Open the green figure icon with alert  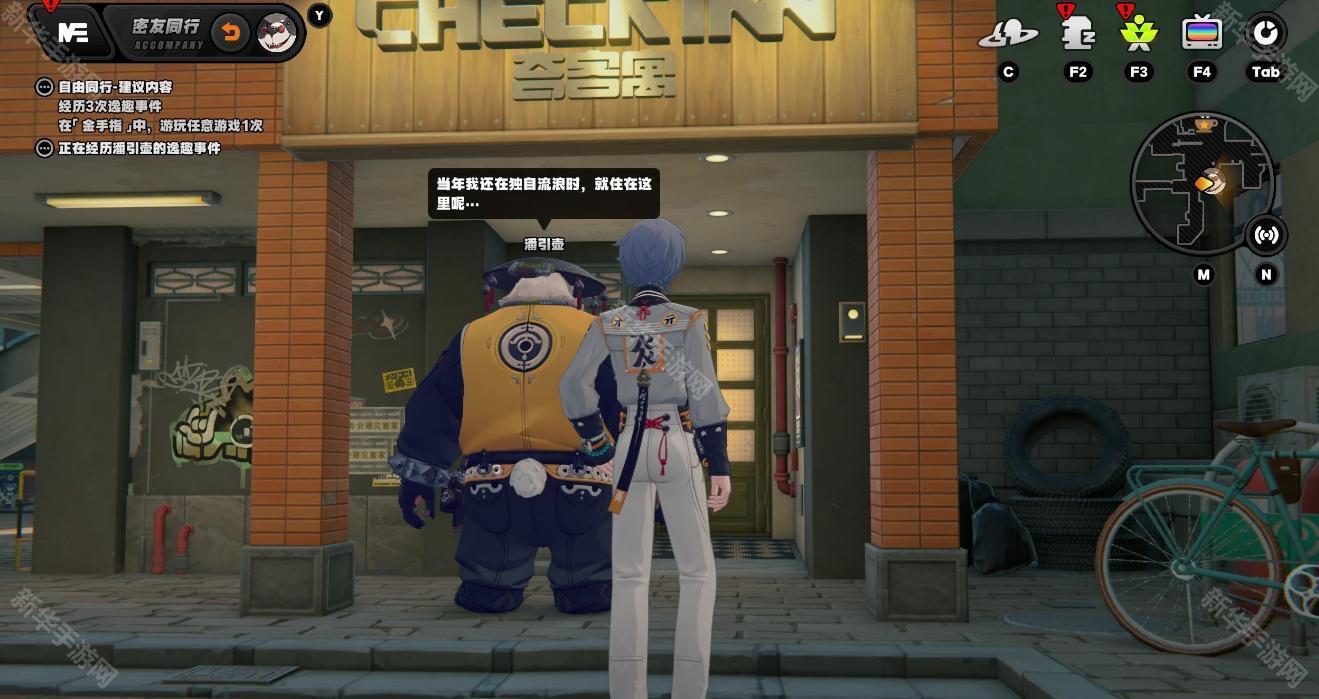tap(1139, 34)
